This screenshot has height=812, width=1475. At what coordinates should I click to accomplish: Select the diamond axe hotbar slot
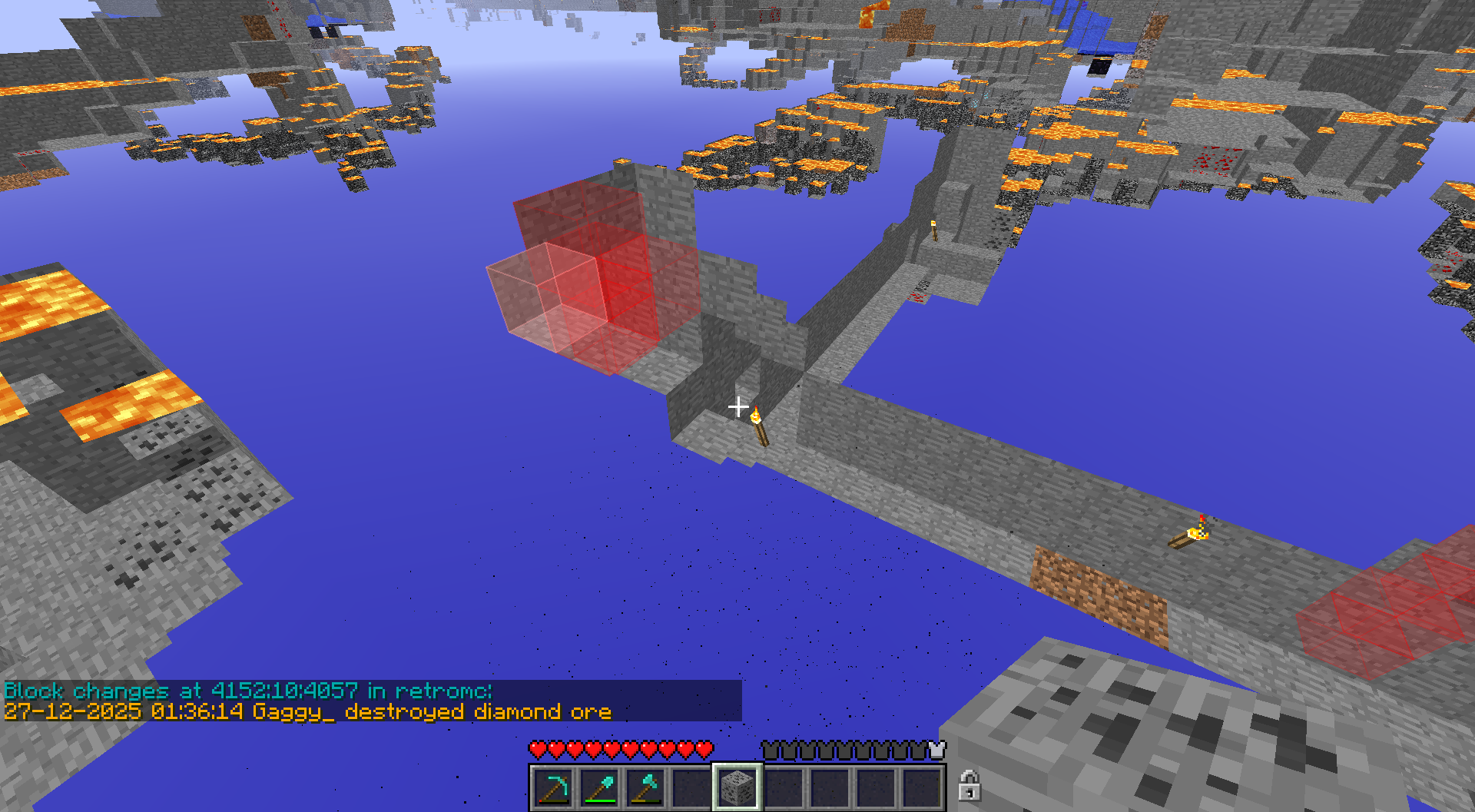(645, 787)
